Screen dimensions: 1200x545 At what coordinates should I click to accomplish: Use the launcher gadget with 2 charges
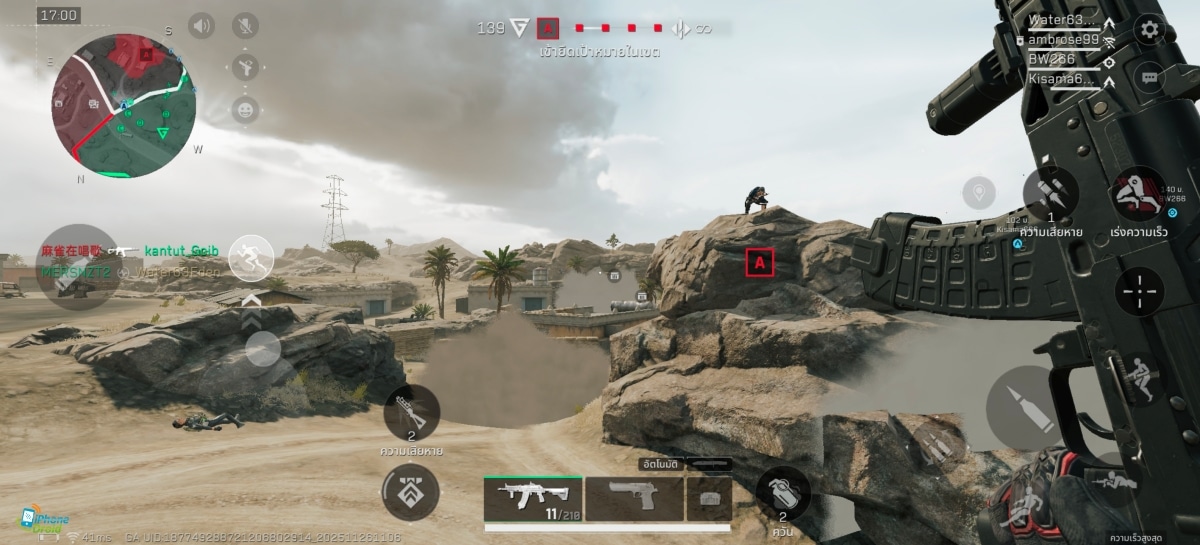point(411,411)
